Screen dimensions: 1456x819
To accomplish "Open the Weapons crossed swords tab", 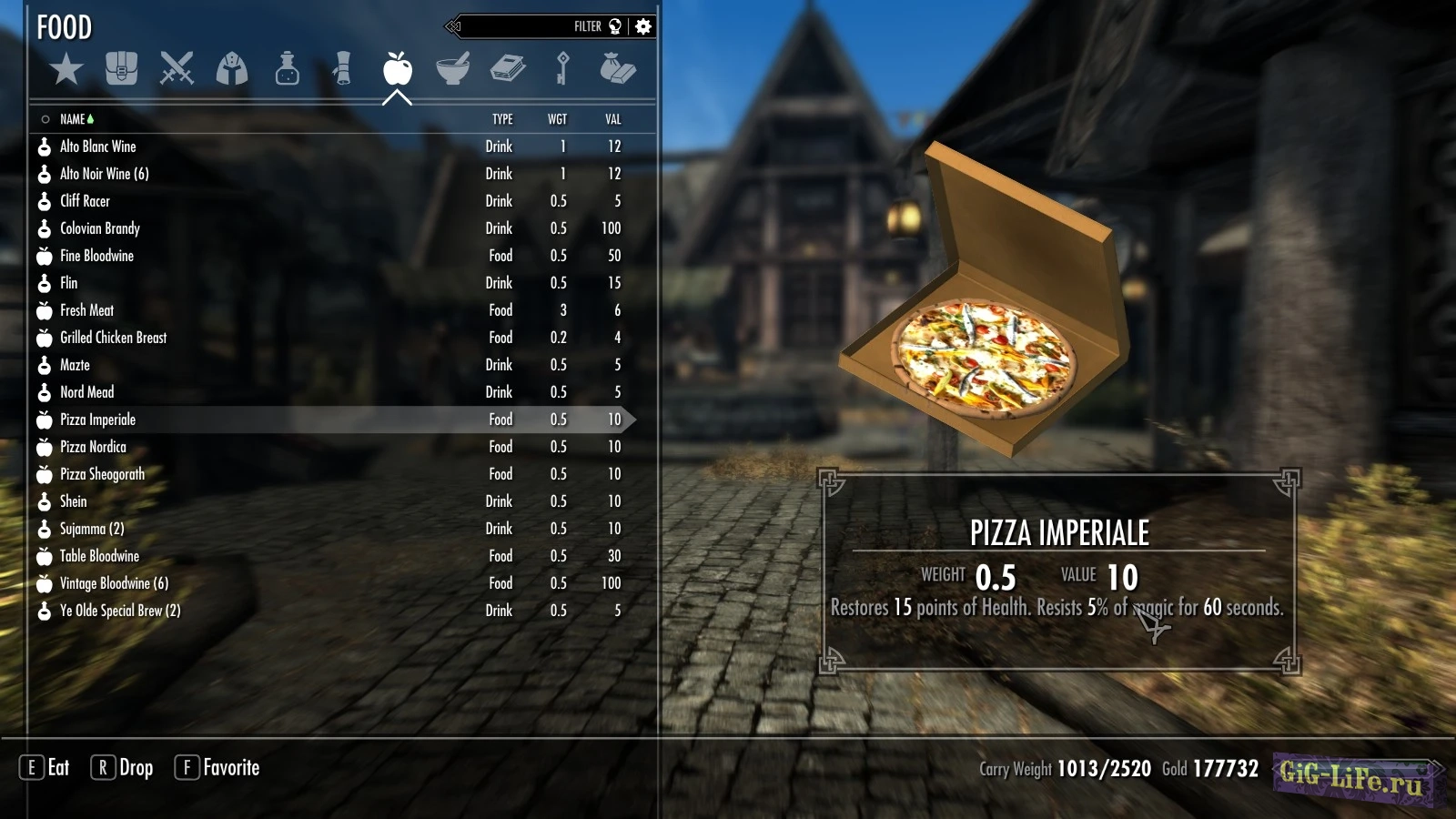I will [177, 69].
